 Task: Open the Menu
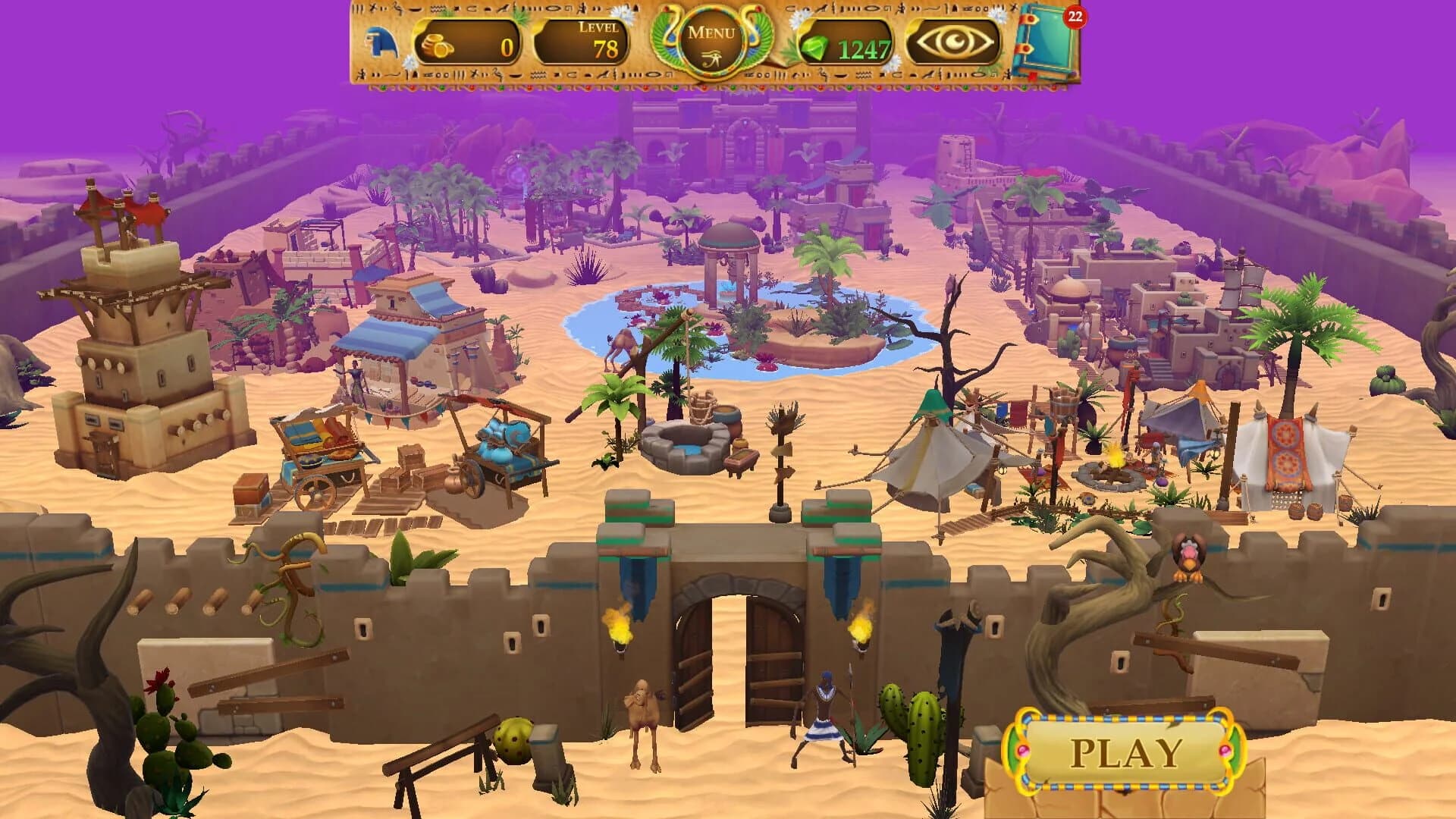[711, 32]
